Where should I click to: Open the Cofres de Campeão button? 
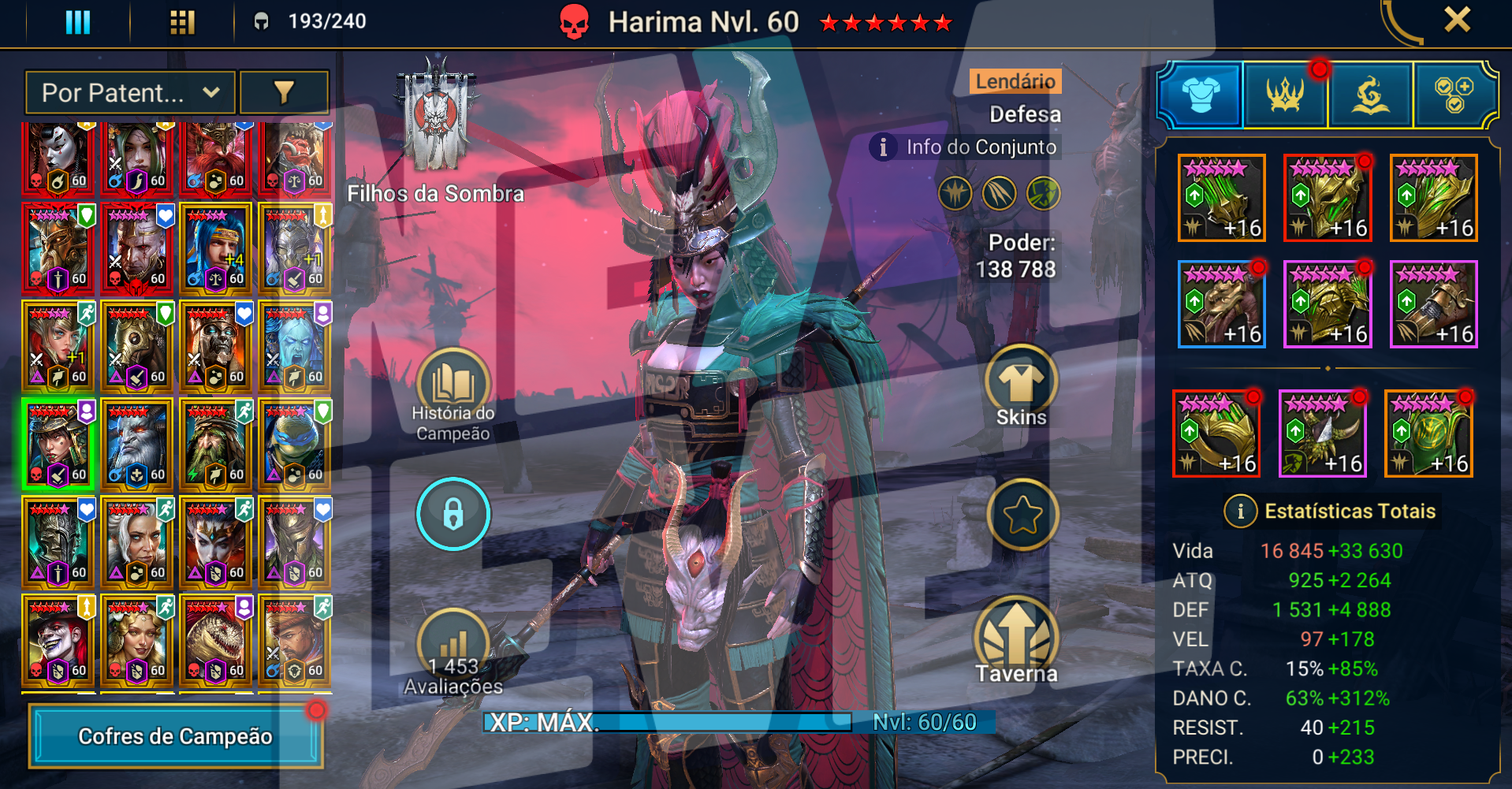click(x=176, y=736)
